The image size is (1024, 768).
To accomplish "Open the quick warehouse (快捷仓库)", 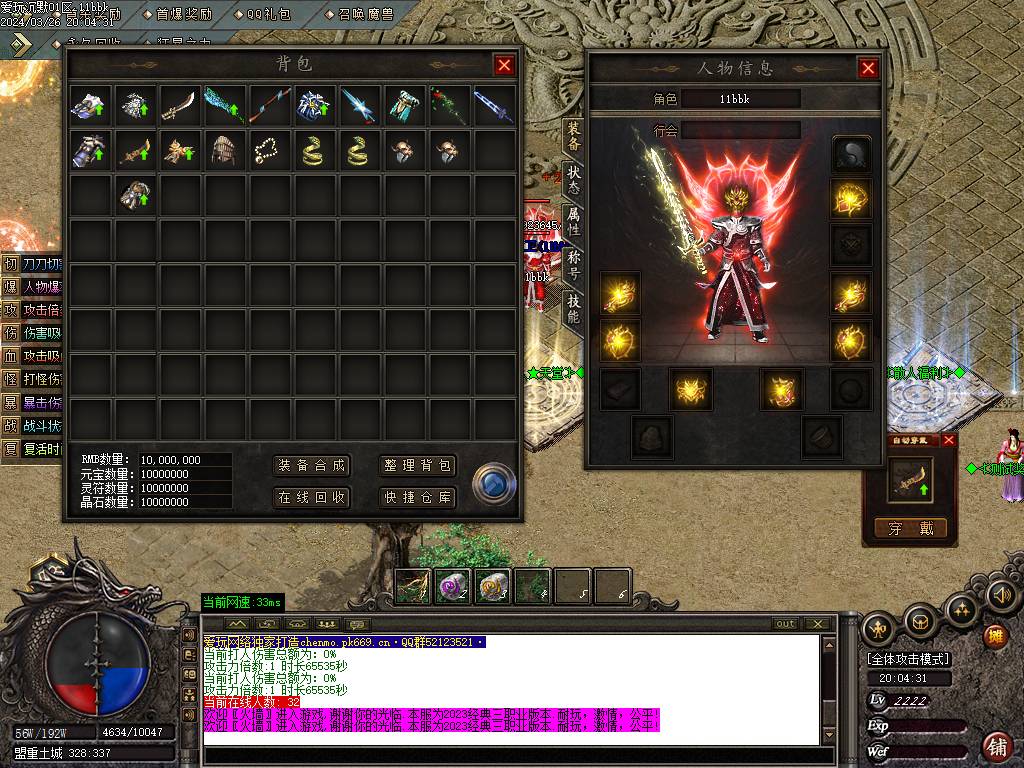I will (418, 497).
